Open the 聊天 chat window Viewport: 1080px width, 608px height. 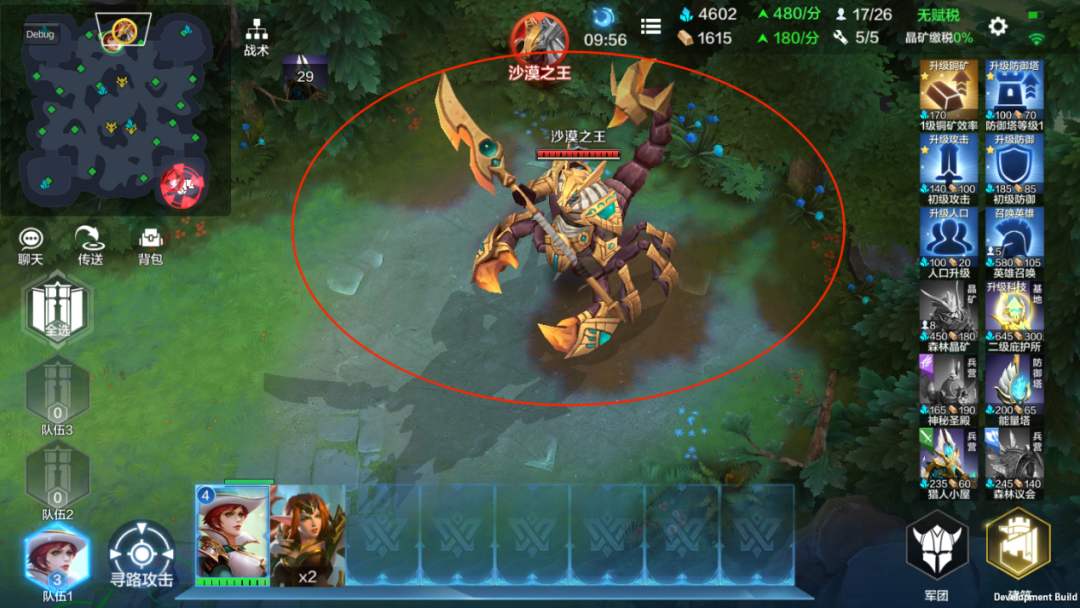click(x=32, y=244)
